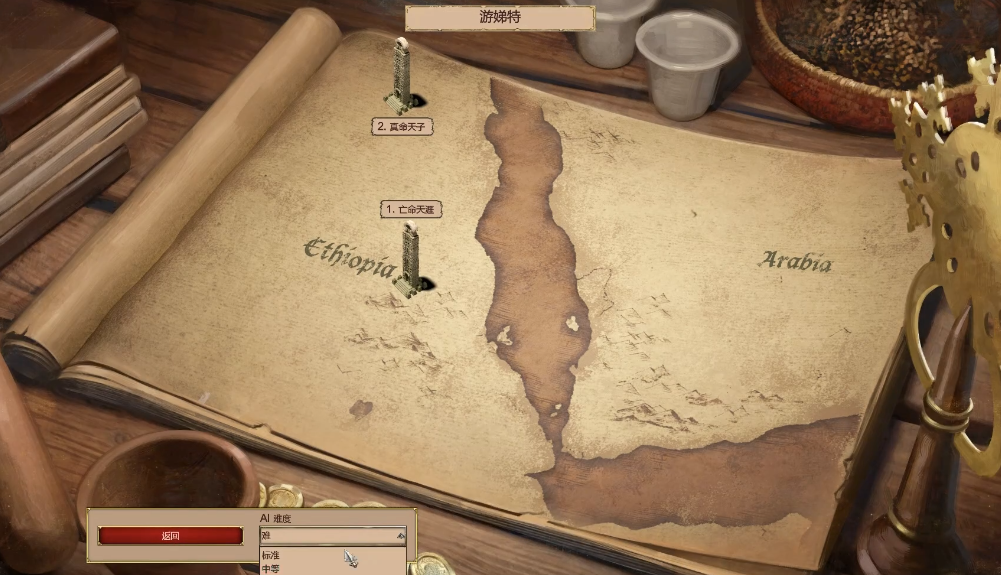Choose the stele icon under 亡命天涯

(x=410, y=260)
